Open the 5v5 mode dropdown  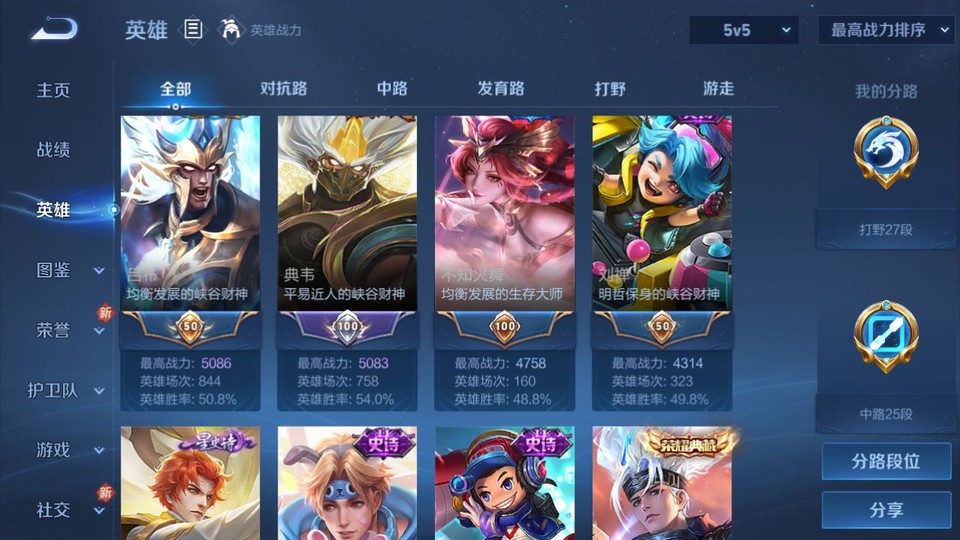click(x=744, y=30)
